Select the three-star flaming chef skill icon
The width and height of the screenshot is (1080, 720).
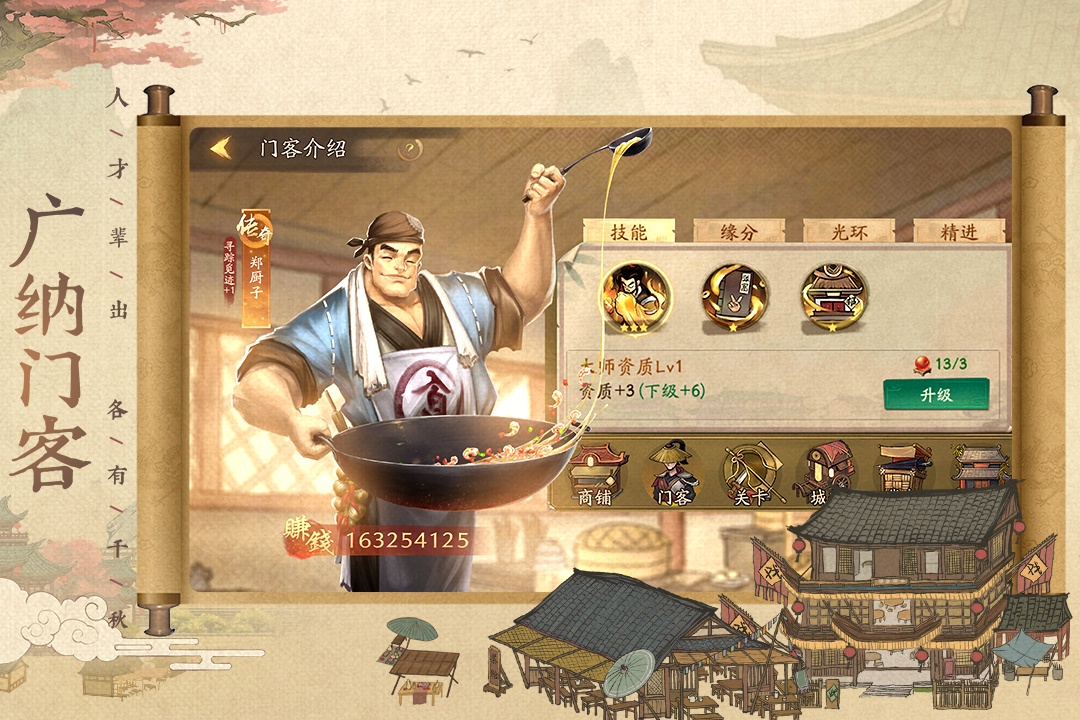[635, 295]
